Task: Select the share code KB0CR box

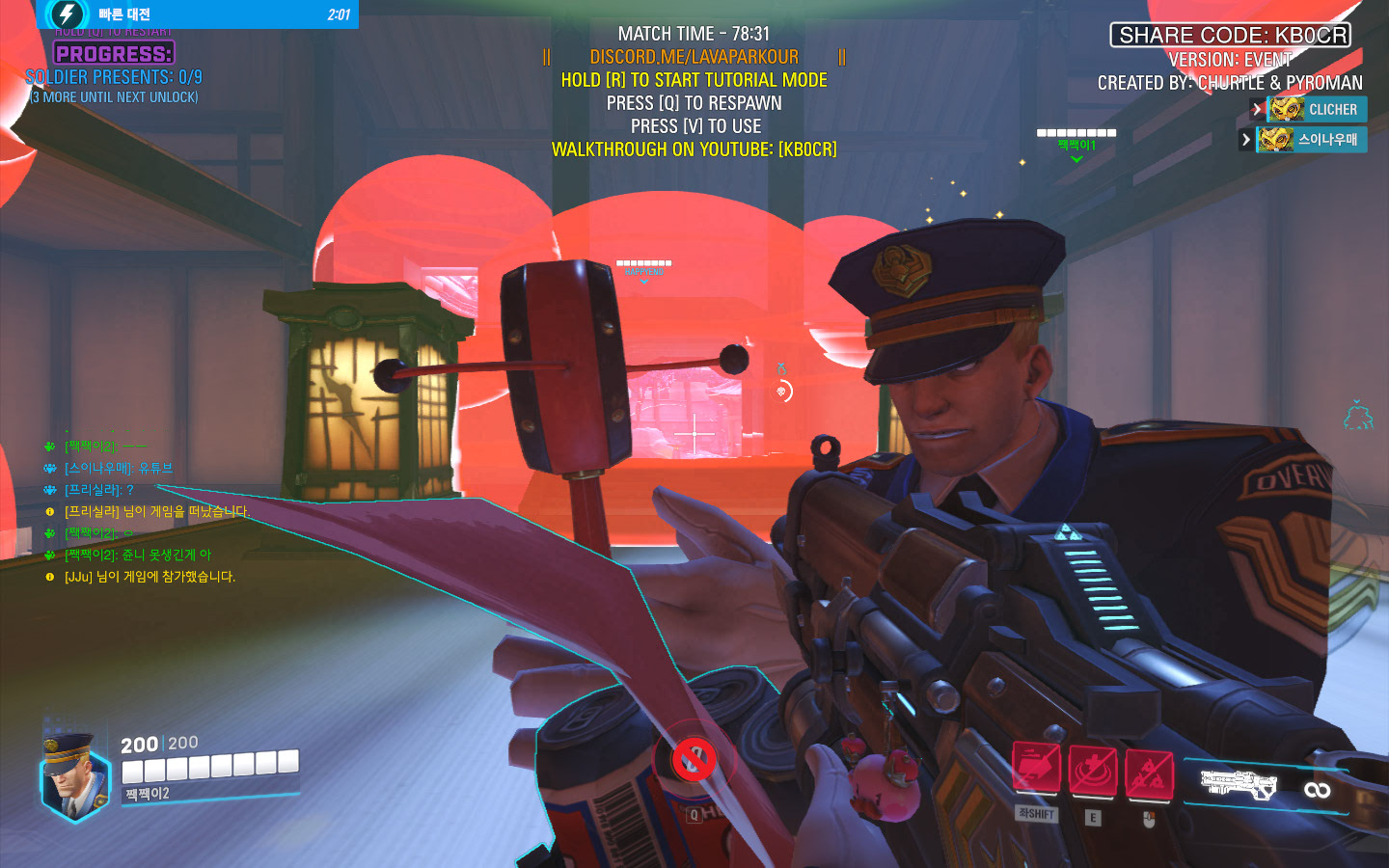Action: point(1231,36)
